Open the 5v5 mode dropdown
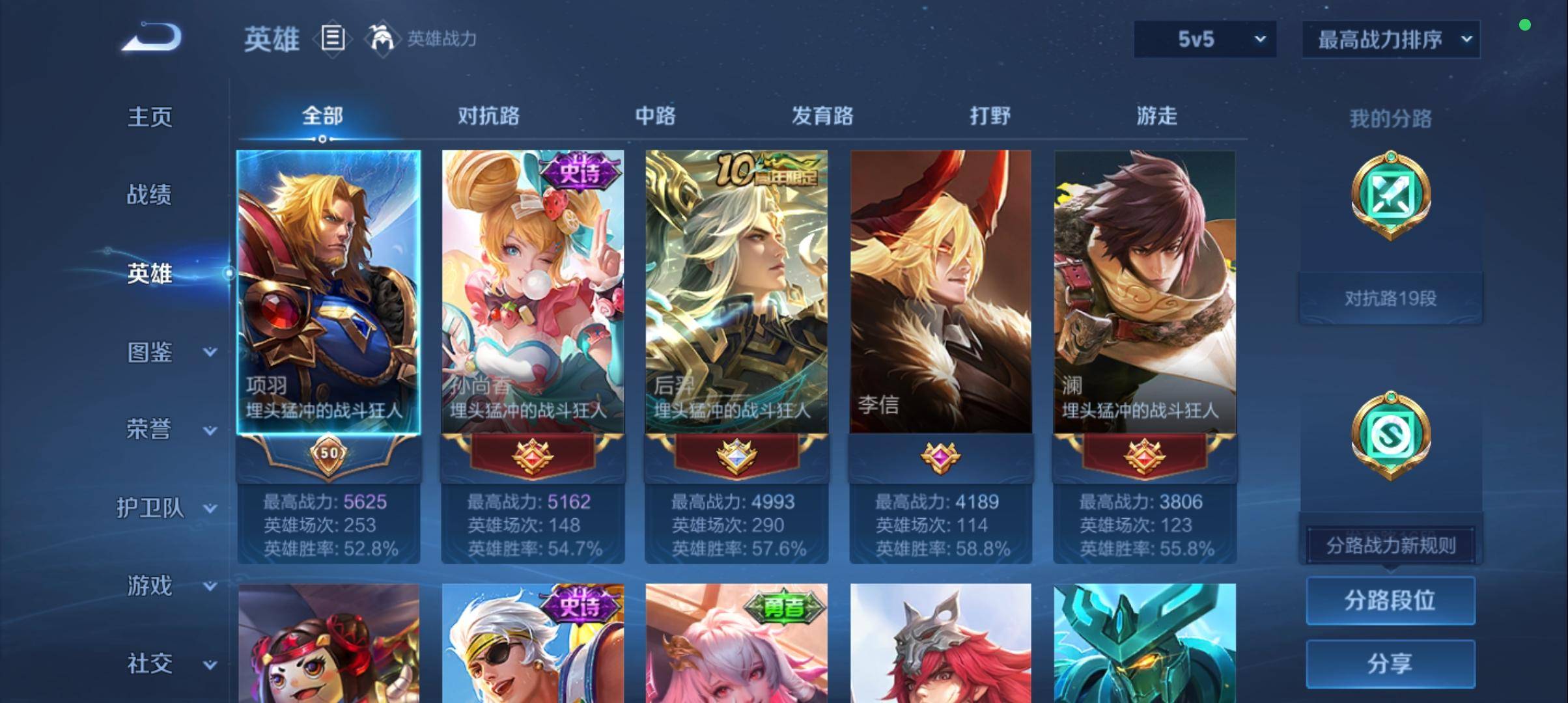1568x703 pixels. click(1204, 38)
